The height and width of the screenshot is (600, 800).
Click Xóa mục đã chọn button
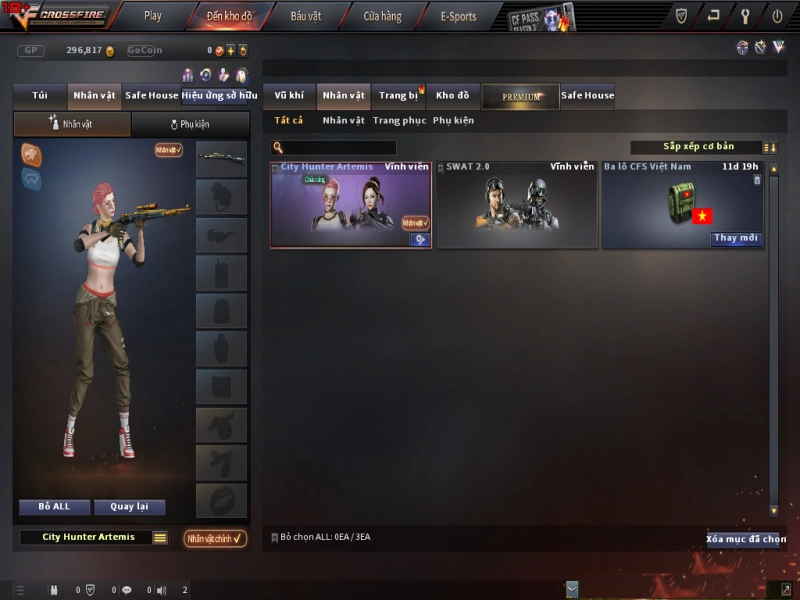pos(742,539)
